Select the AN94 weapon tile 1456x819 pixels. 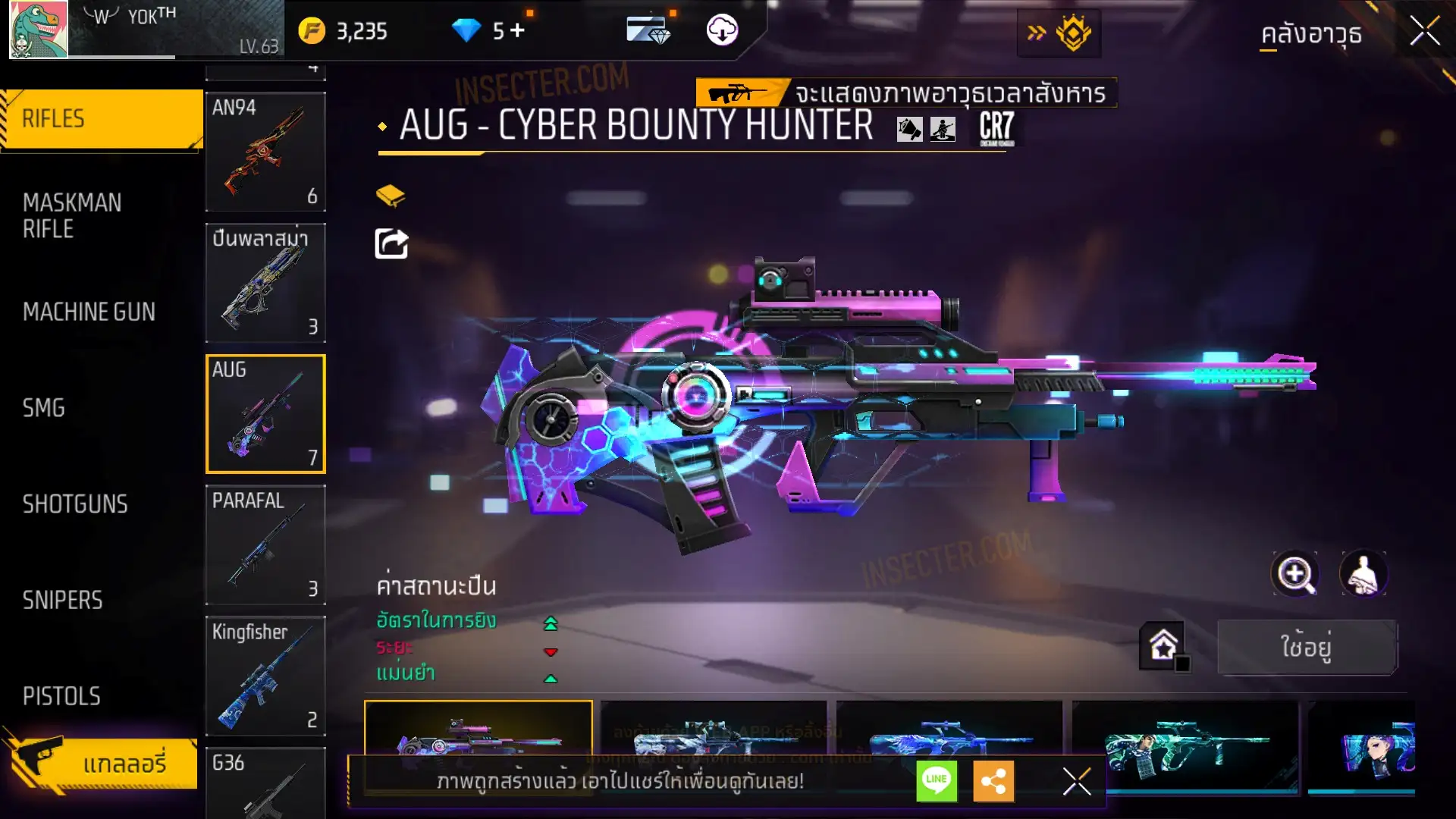point(265,152)
